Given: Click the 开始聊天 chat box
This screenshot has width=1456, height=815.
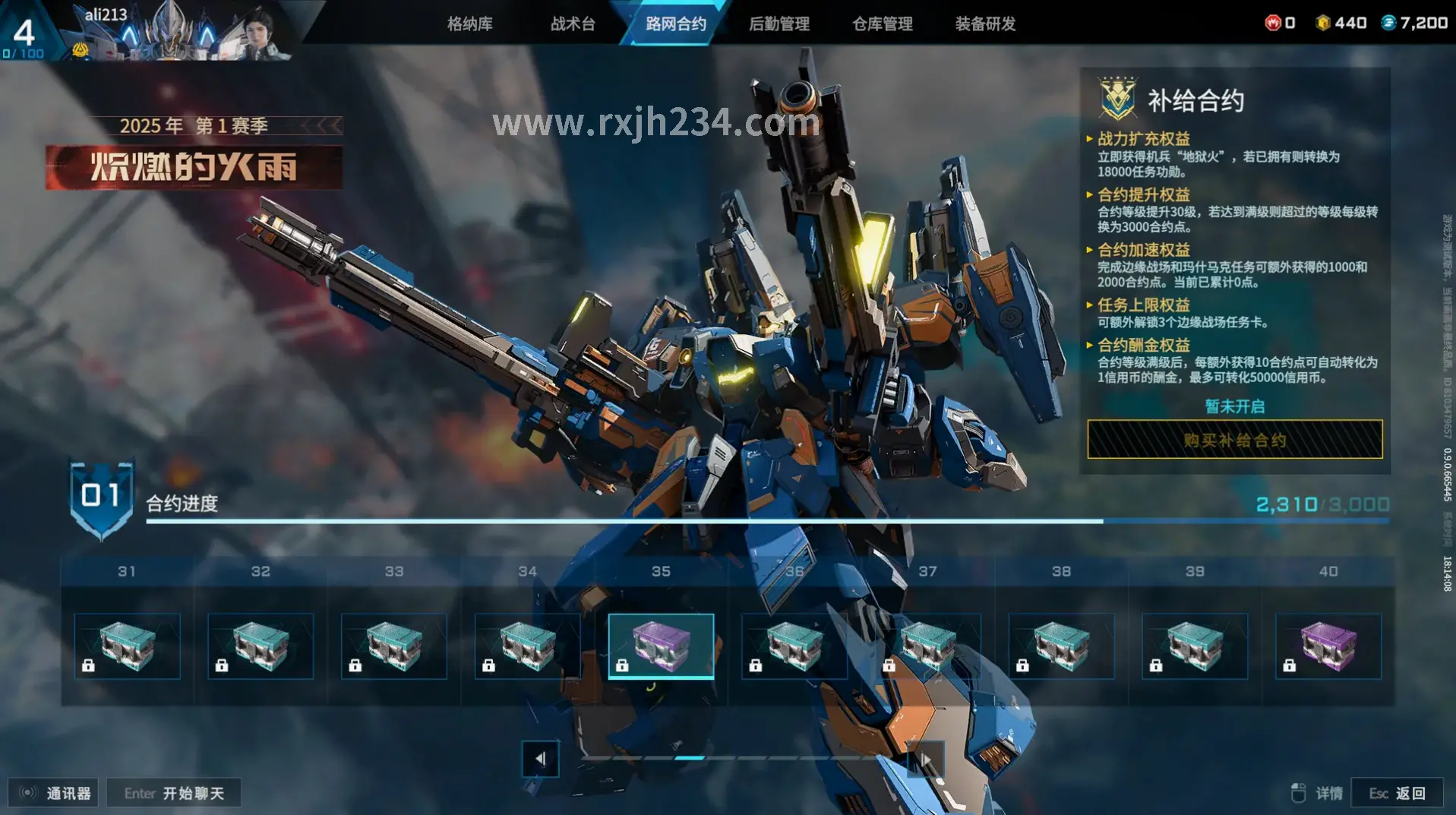Looking at the screenshot, I should (174, 793).
